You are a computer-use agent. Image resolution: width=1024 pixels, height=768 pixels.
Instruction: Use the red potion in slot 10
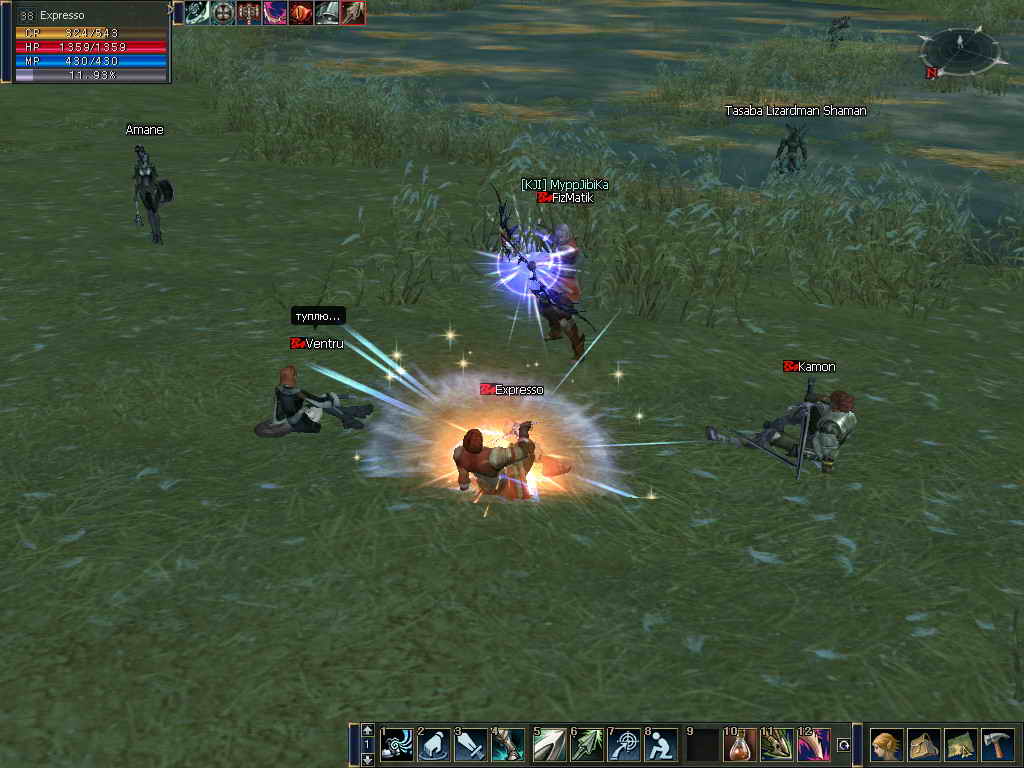coord(741,745)
